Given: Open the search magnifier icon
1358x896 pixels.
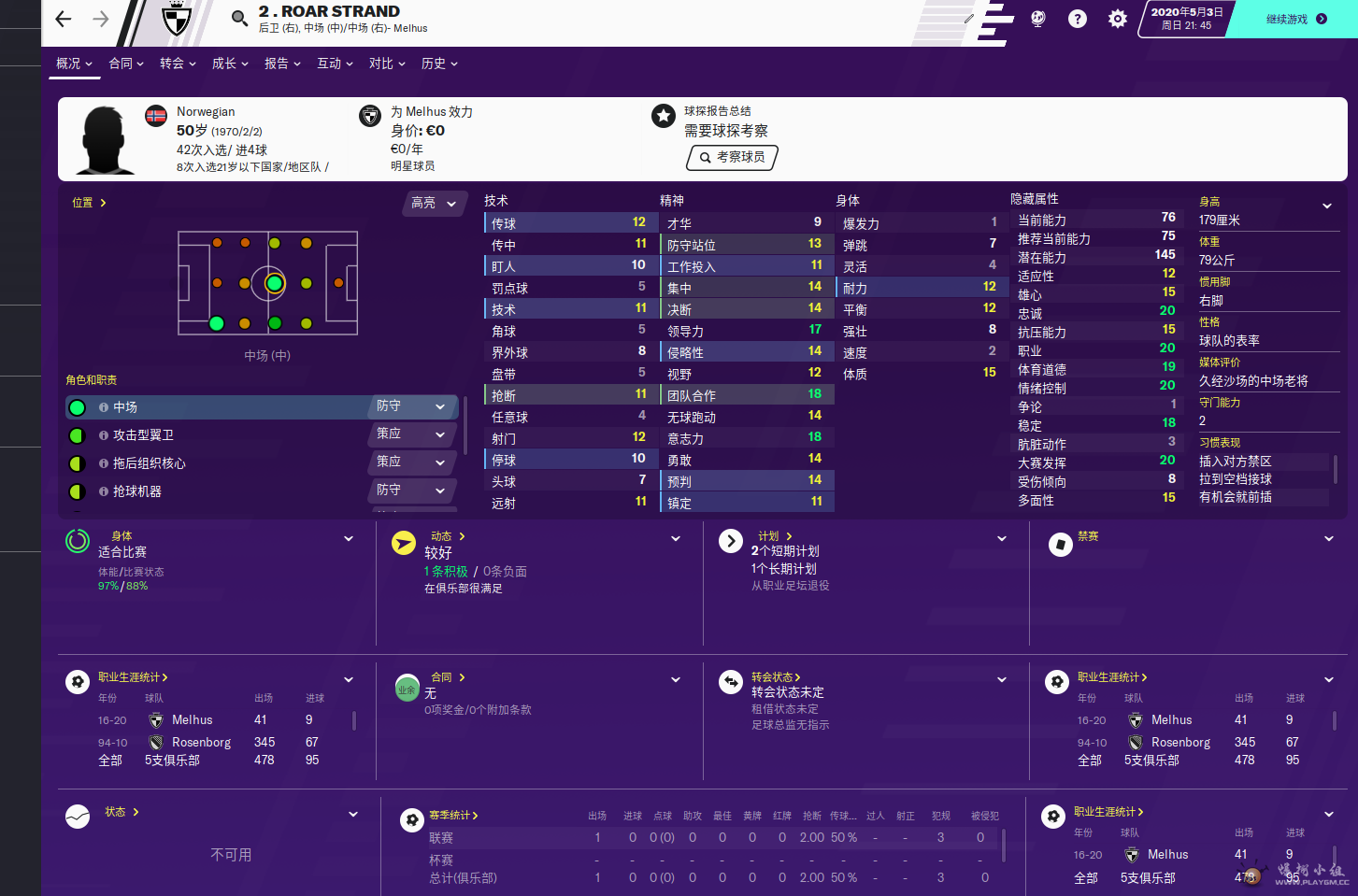Looking at the screenshot, I should click(239, 18).
